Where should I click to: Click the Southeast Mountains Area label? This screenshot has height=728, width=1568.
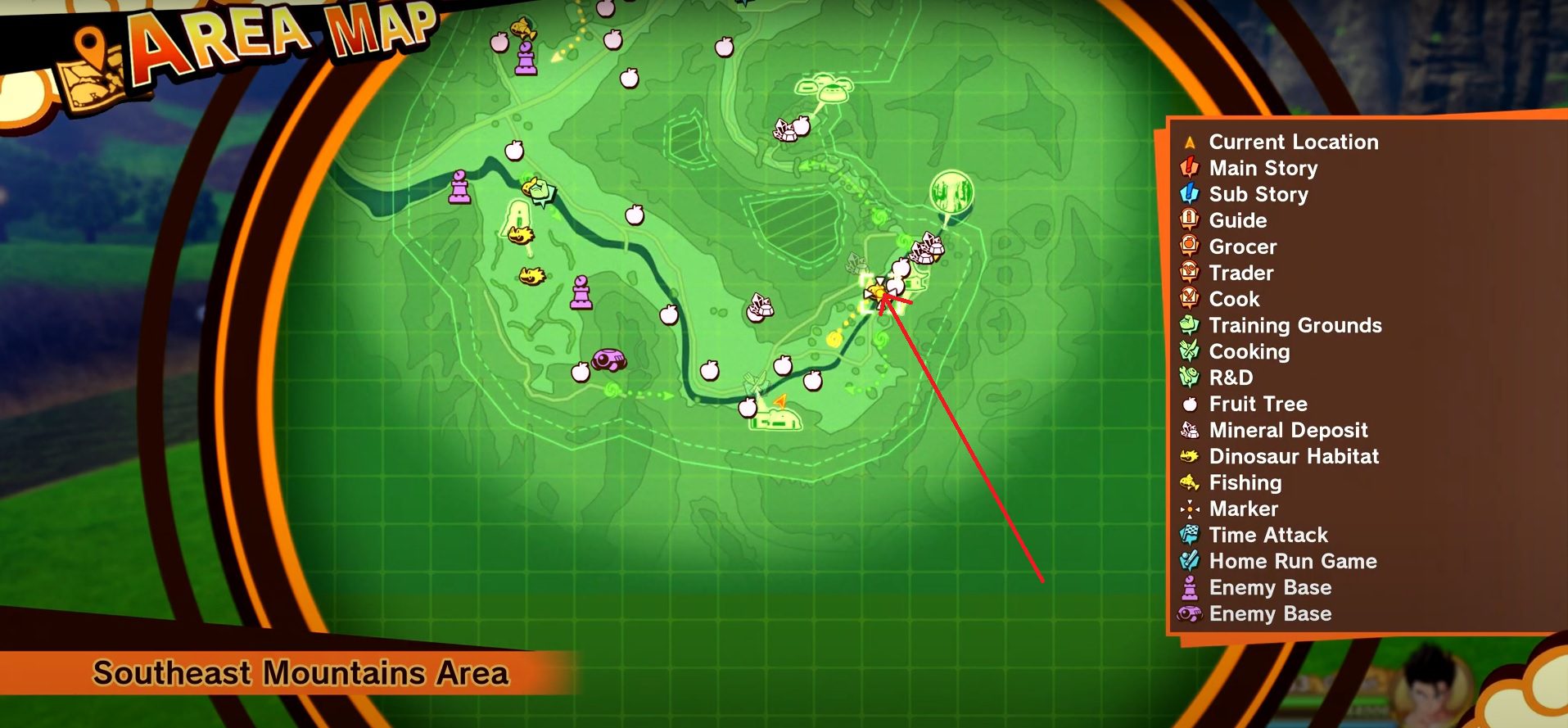pos(303,673)
